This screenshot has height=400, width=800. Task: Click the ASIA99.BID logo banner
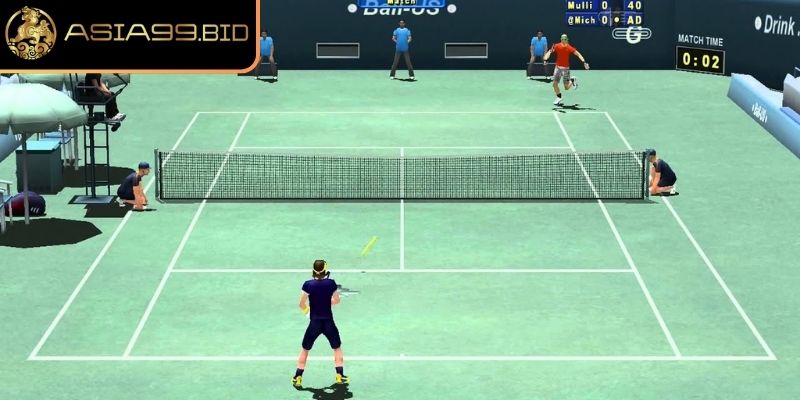(x=128, y=35)
